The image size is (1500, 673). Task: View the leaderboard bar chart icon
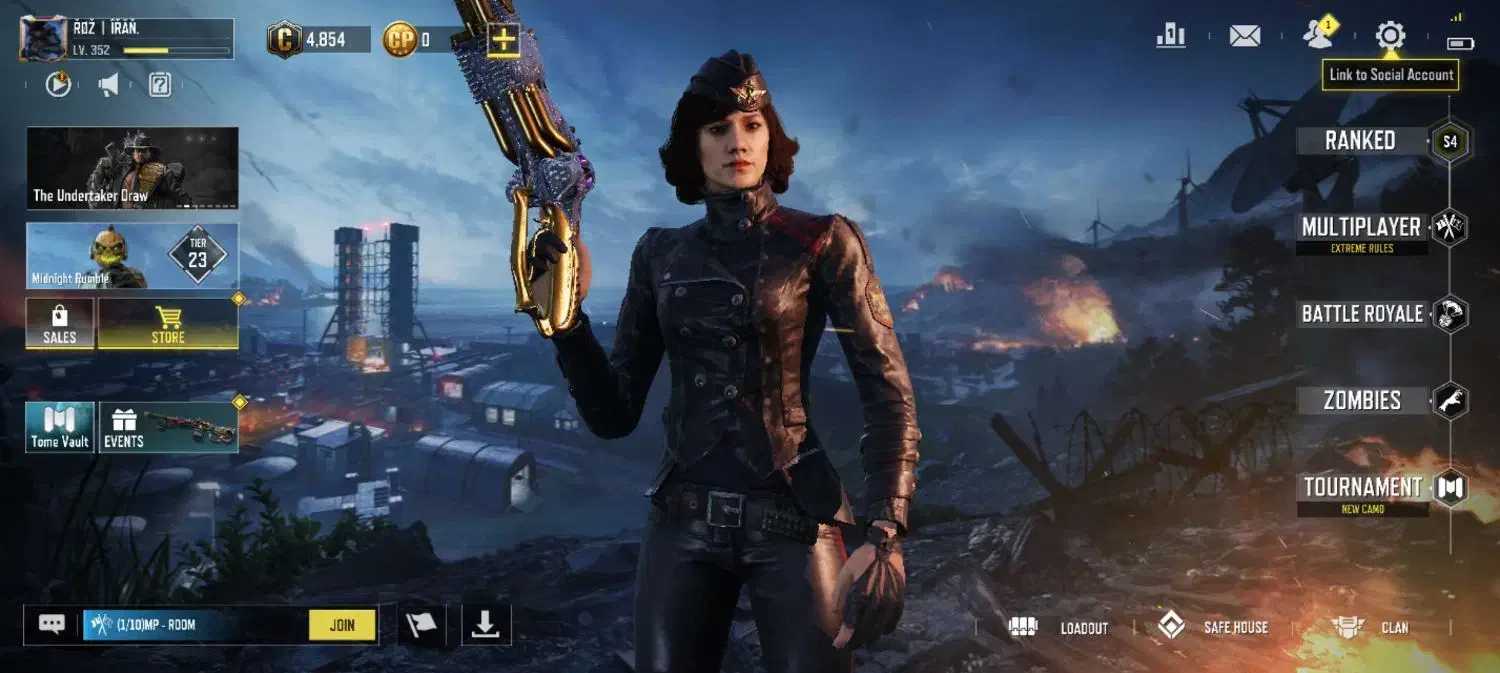[1170, 37]
